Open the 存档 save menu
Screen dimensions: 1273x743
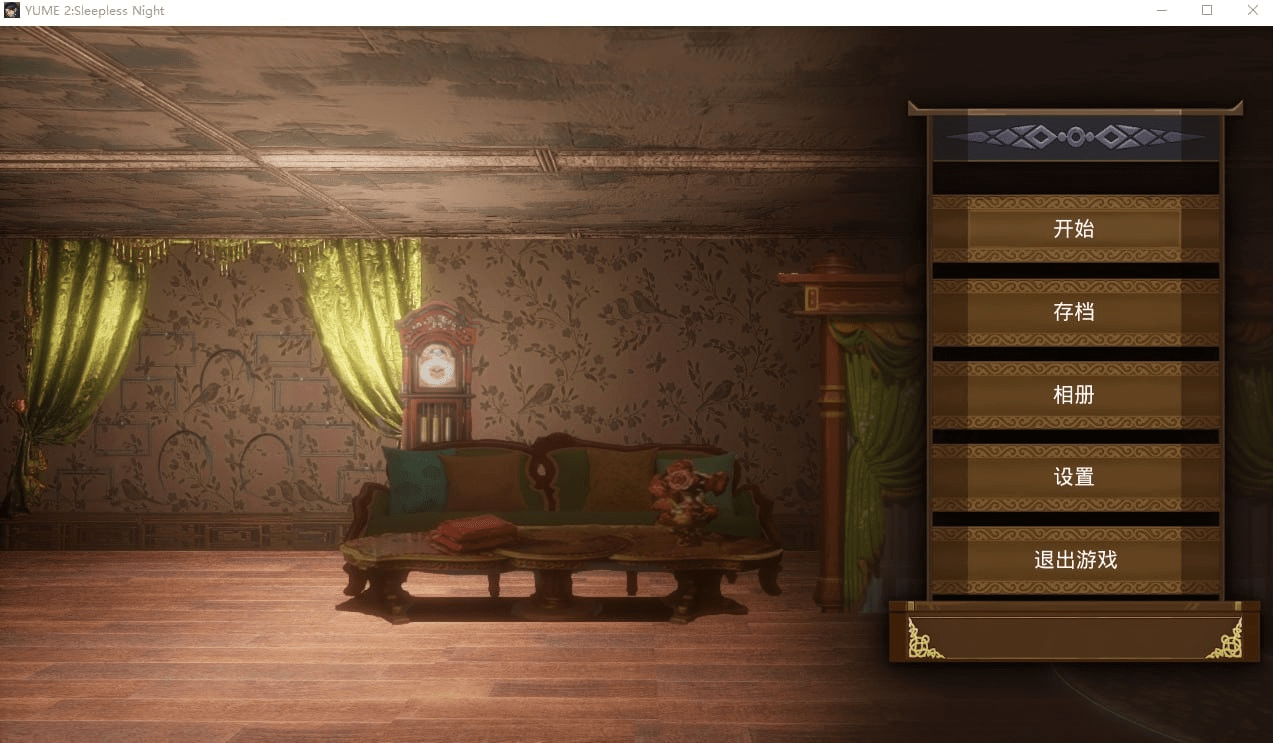click(x=1074, y=312)
